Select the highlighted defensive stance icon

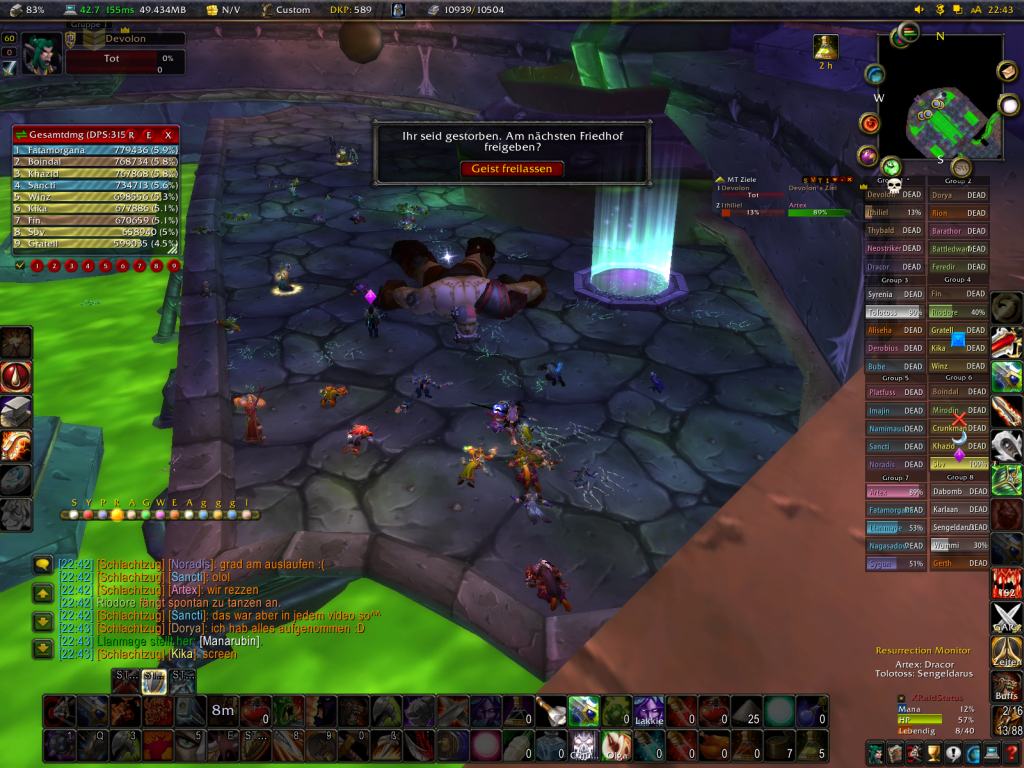pyautogui.click(x=154, y=680)
